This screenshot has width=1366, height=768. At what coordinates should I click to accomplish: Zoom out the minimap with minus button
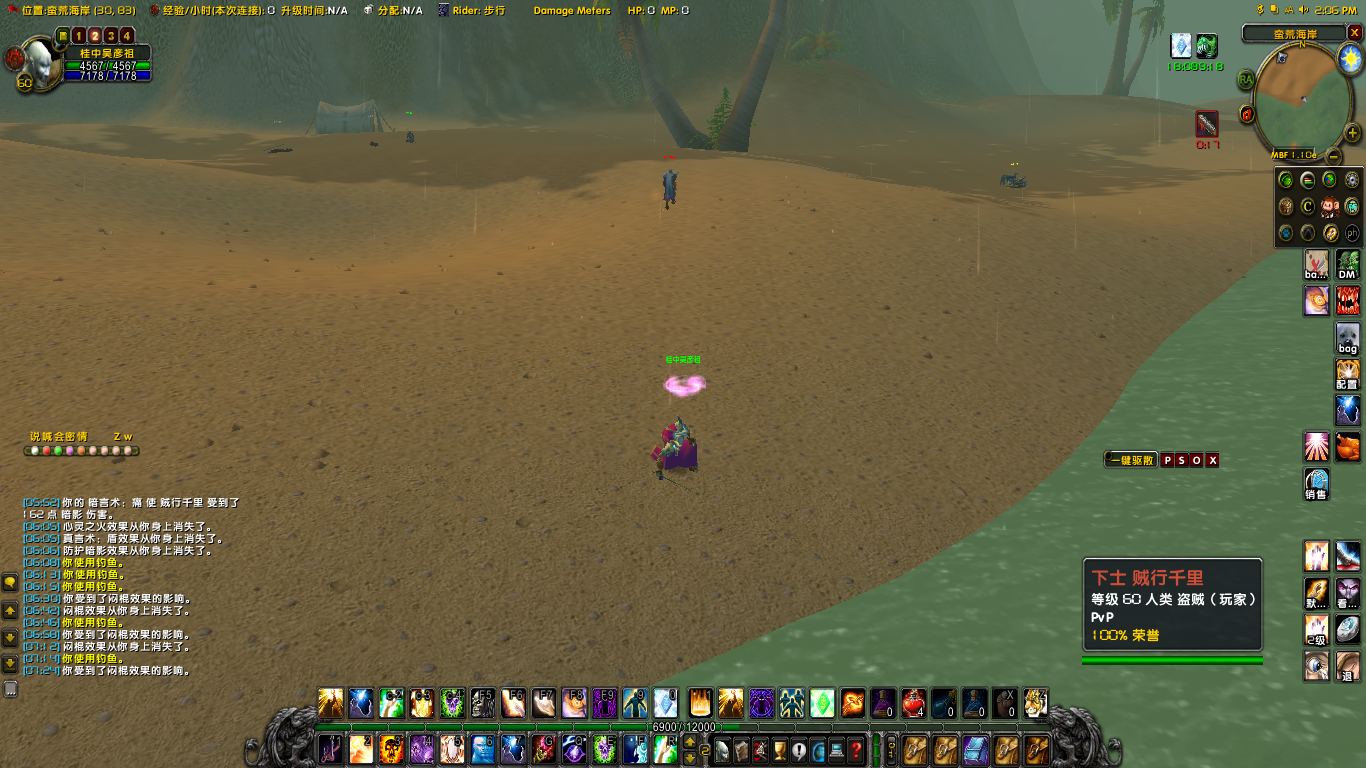click(1334, 155)
